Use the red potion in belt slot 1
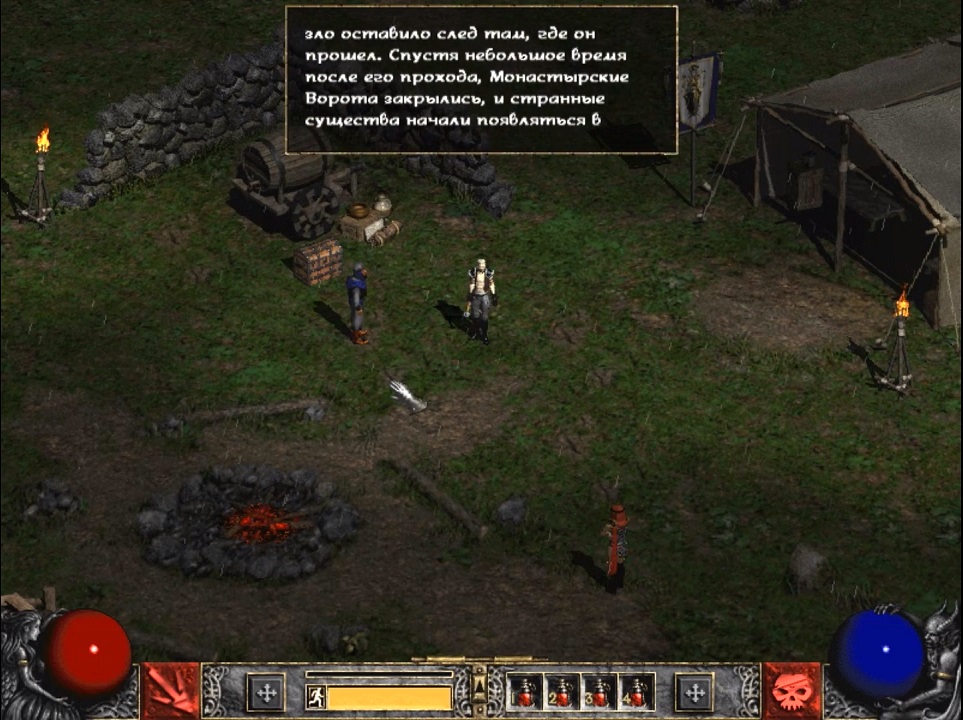The height and width of the screenshot is (720, 963). pos(524,691)
